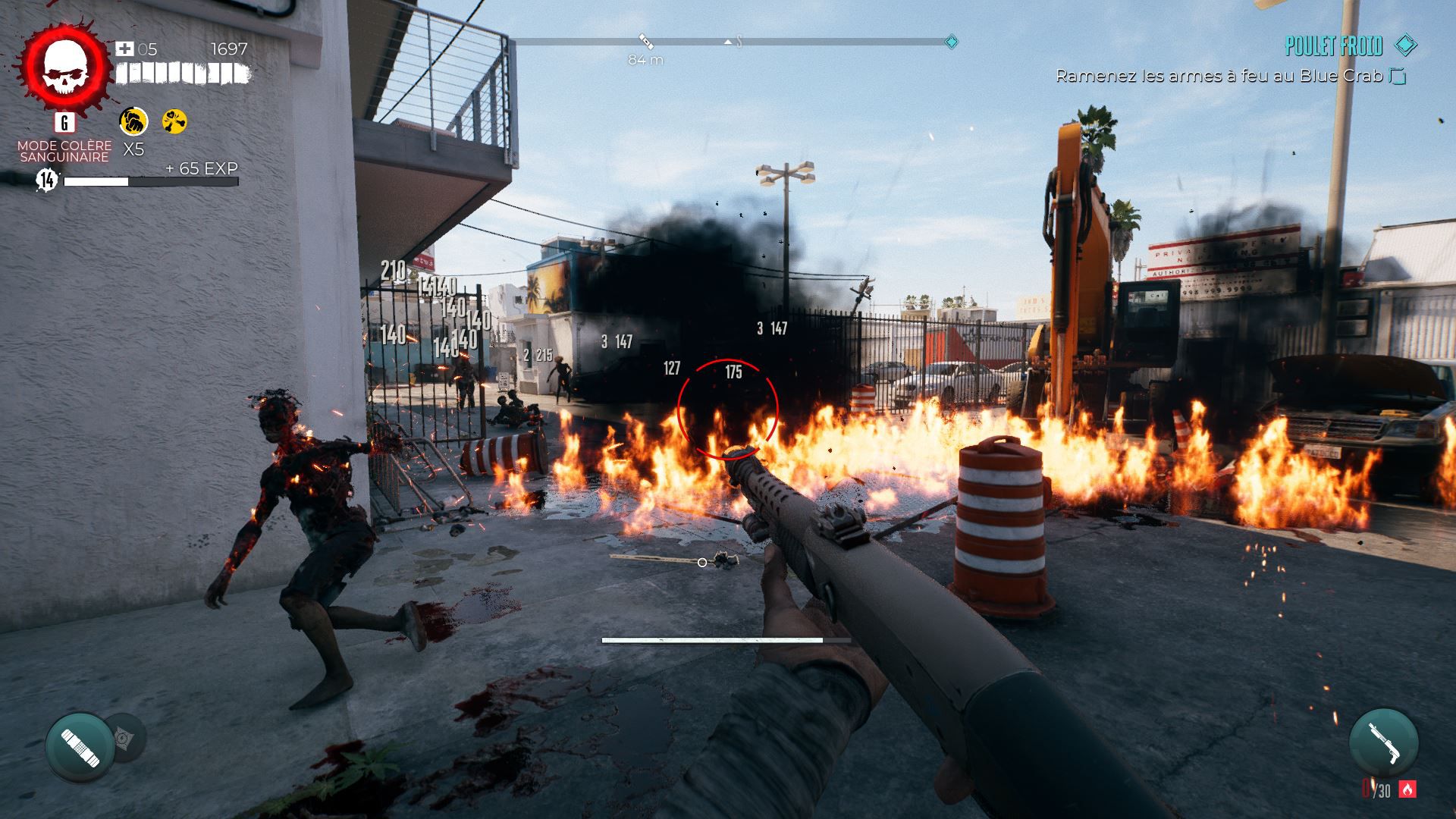Screen dimensions: 1456x819
Task: Use the medkit slot icon
Action: click(x=80, y=747)
